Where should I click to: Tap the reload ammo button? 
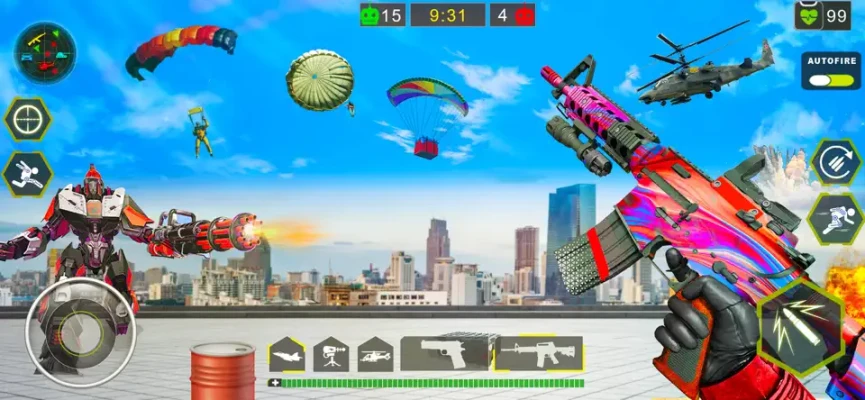(834, 161)
